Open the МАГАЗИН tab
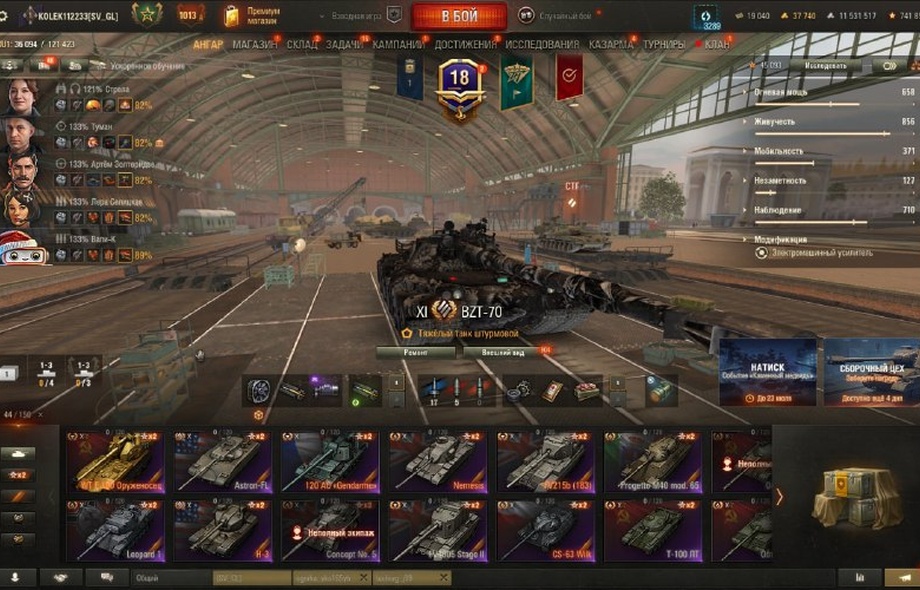 tap(256, 45)
